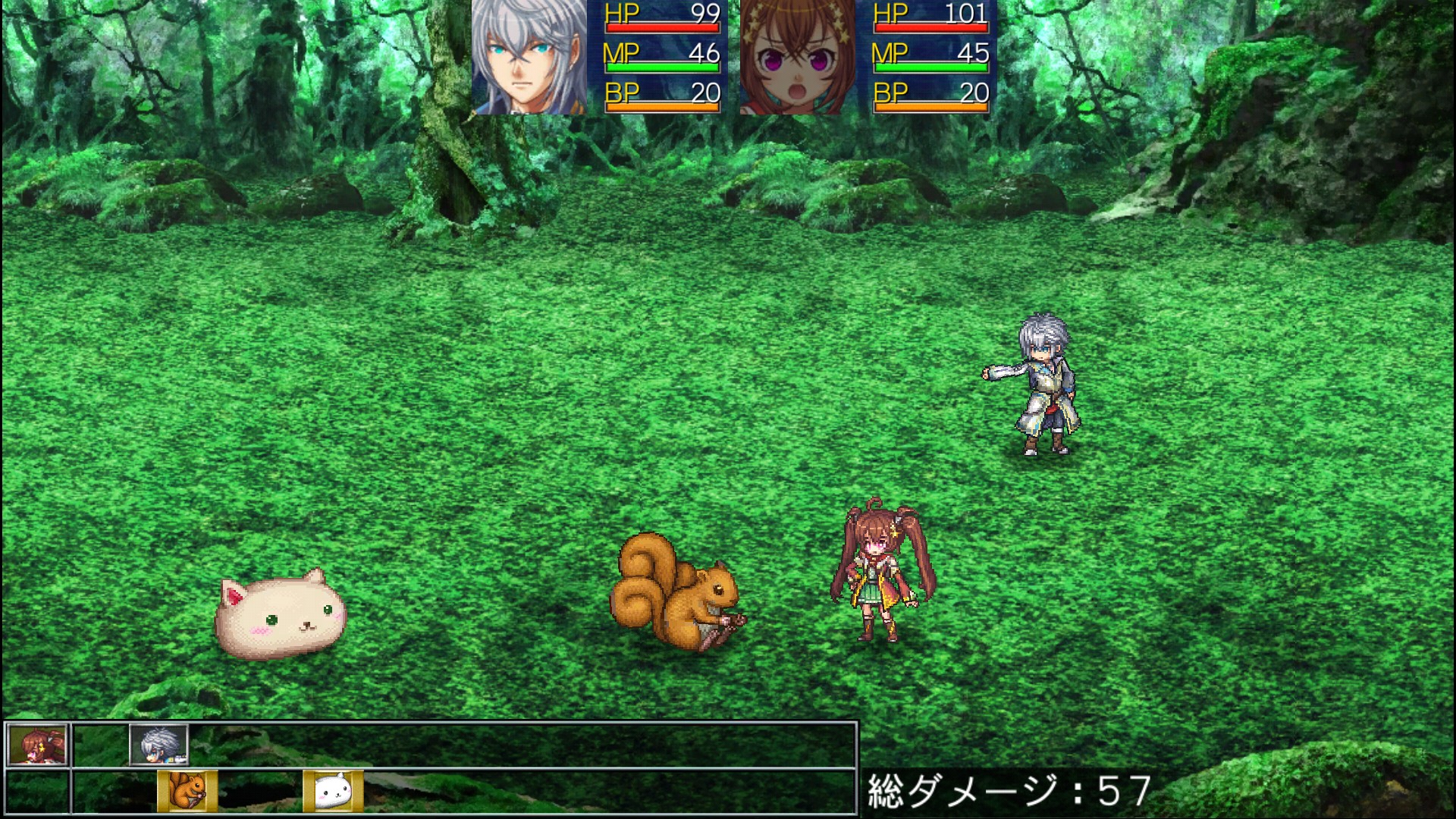Select the brown-haired girl's status portrait
The height and width of the screenshot is (819, 1456).
tap(797, 57)
